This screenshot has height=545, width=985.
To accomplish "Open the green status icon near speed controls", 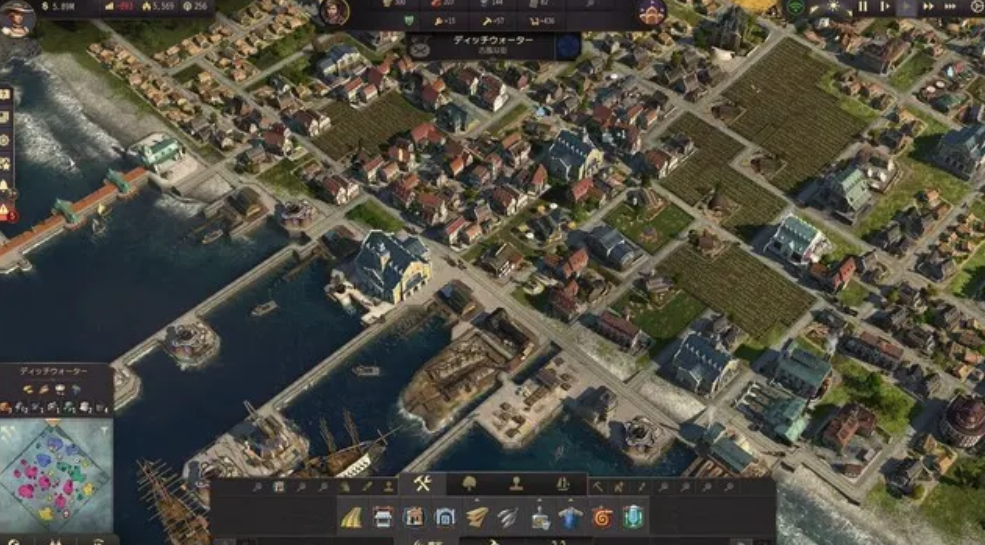I will pyautogui.click(x=797, y=7).
